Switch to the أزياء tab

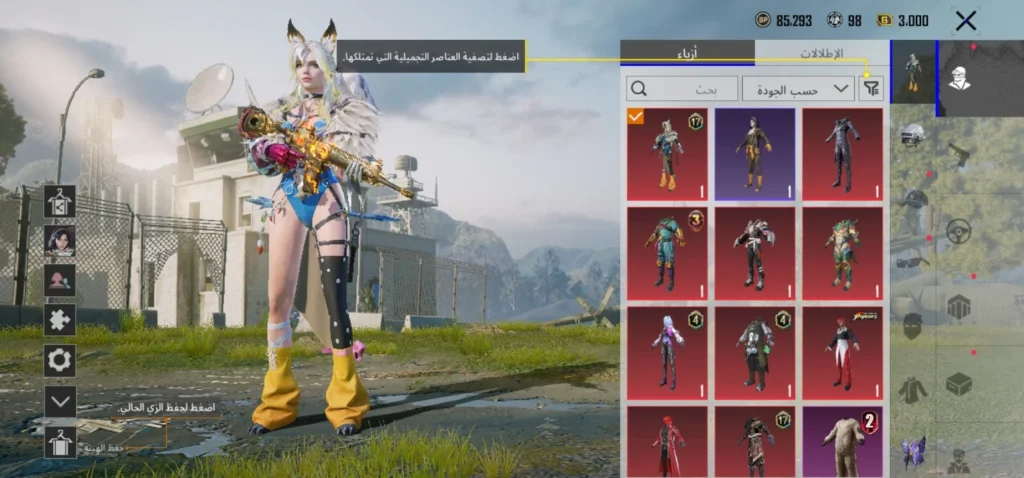coord(687,53)
